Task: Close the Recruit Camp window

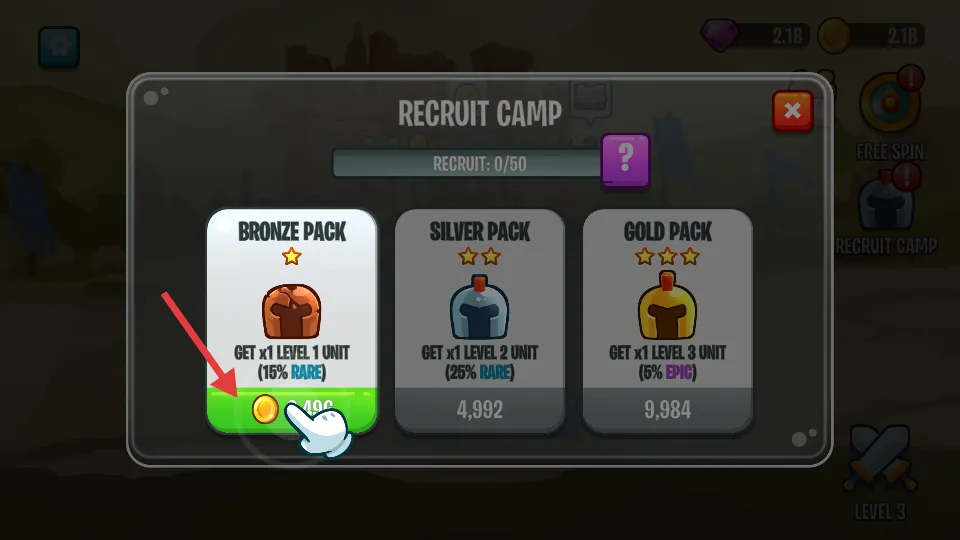Action: click(x=792, y=111)
